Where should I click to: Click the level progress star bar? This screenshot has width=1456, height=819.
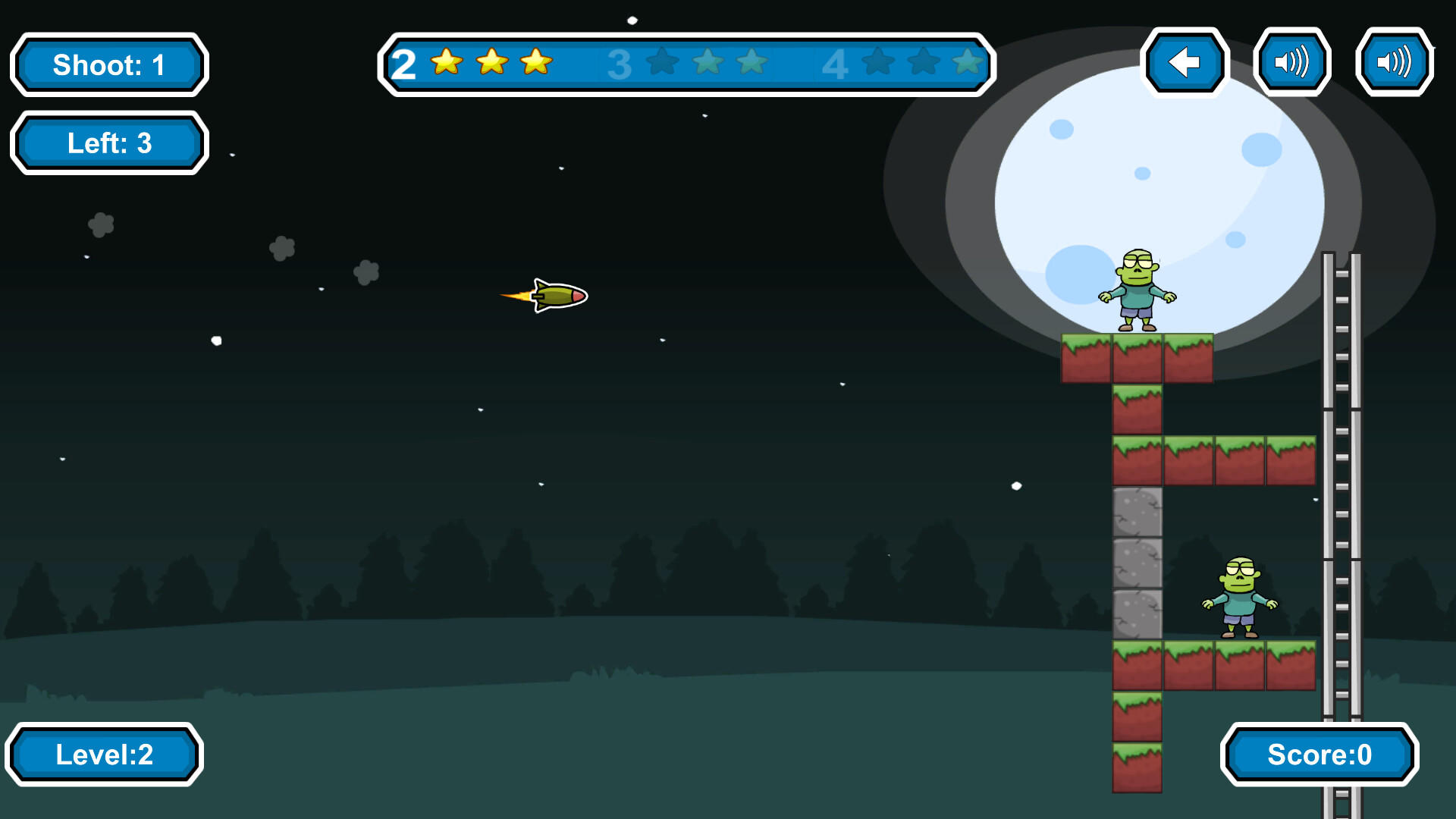pos(686,64)
